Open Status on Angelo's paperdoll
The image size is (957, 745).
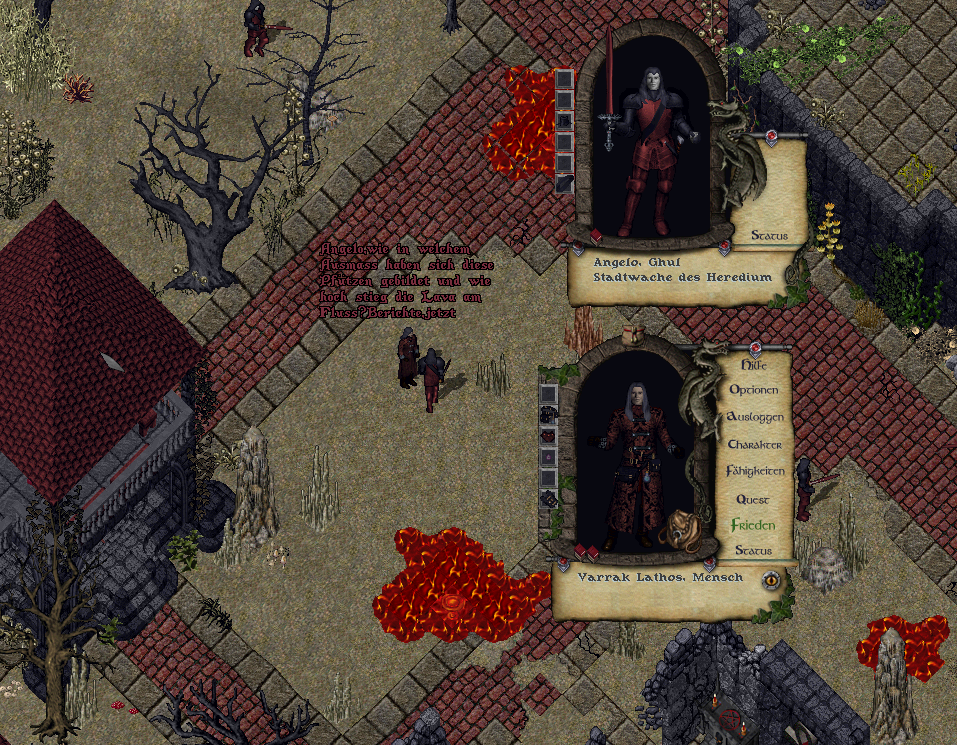click(x=769, y=235)
